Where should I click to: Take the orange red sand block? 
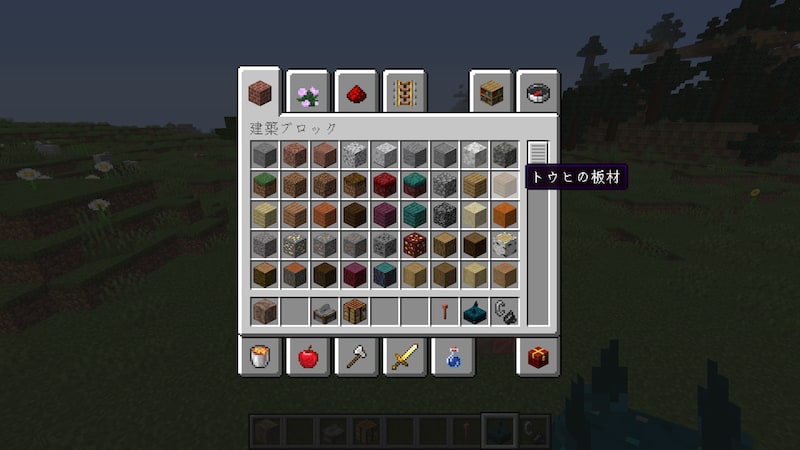pyautogui.click(x=504, y=214)
